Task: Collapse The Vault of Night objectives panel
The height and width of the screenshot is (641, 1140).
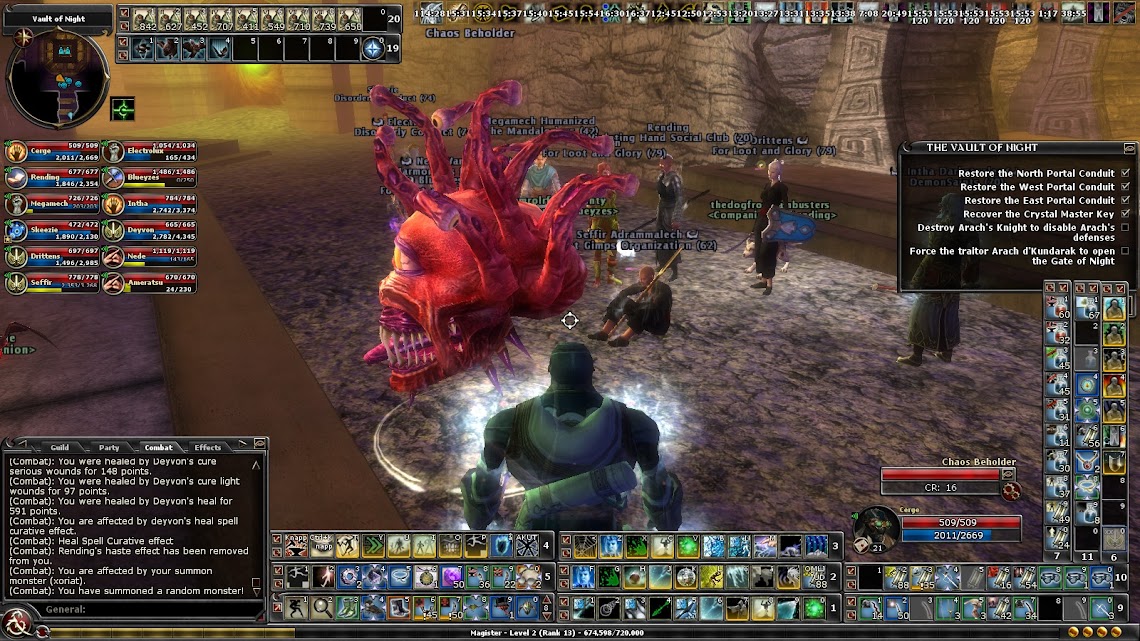Action: point(1129,148)
